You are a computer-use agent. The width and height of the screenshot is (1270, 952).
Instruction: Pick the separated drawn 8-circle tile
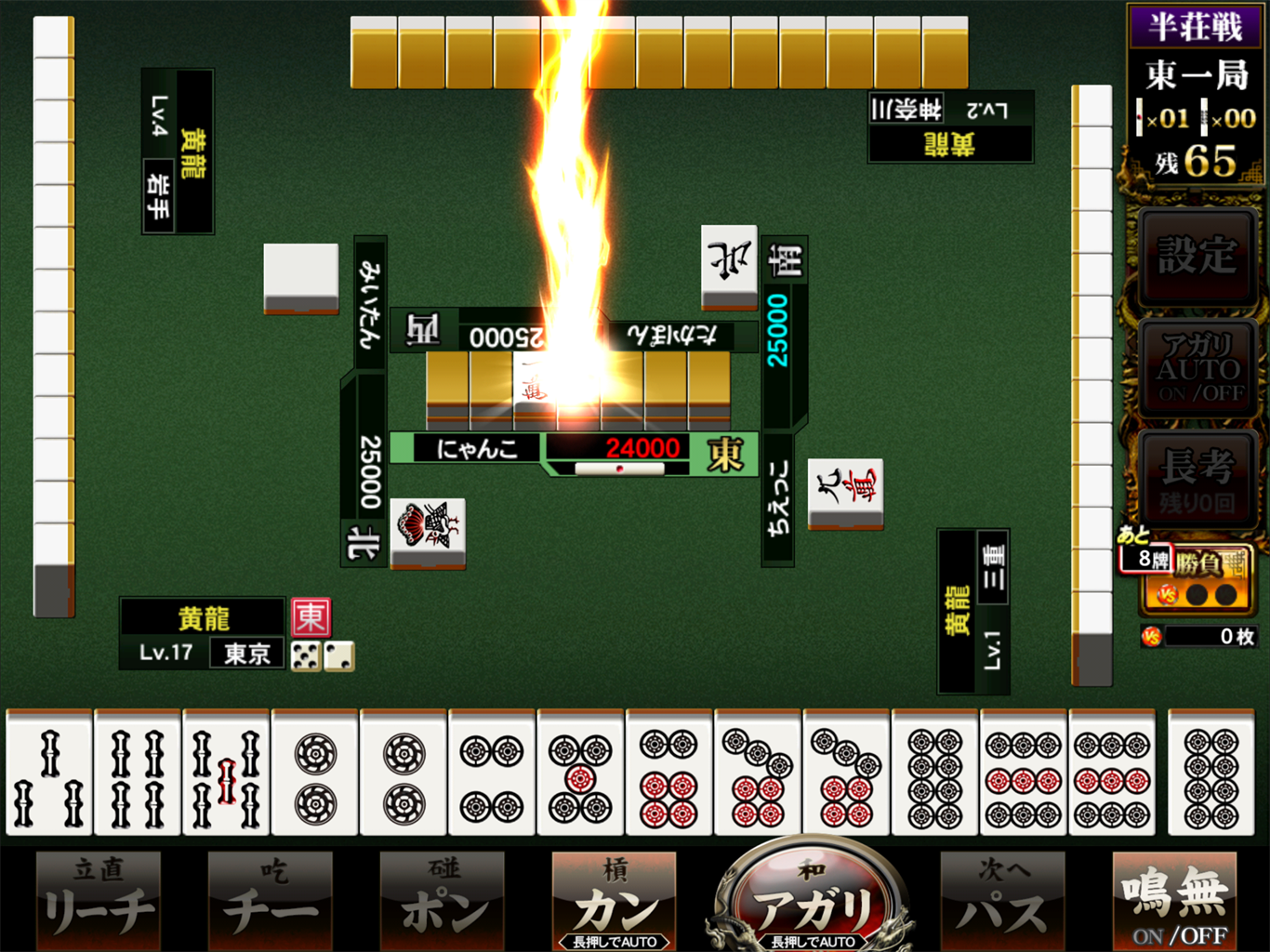point(1210,773)
